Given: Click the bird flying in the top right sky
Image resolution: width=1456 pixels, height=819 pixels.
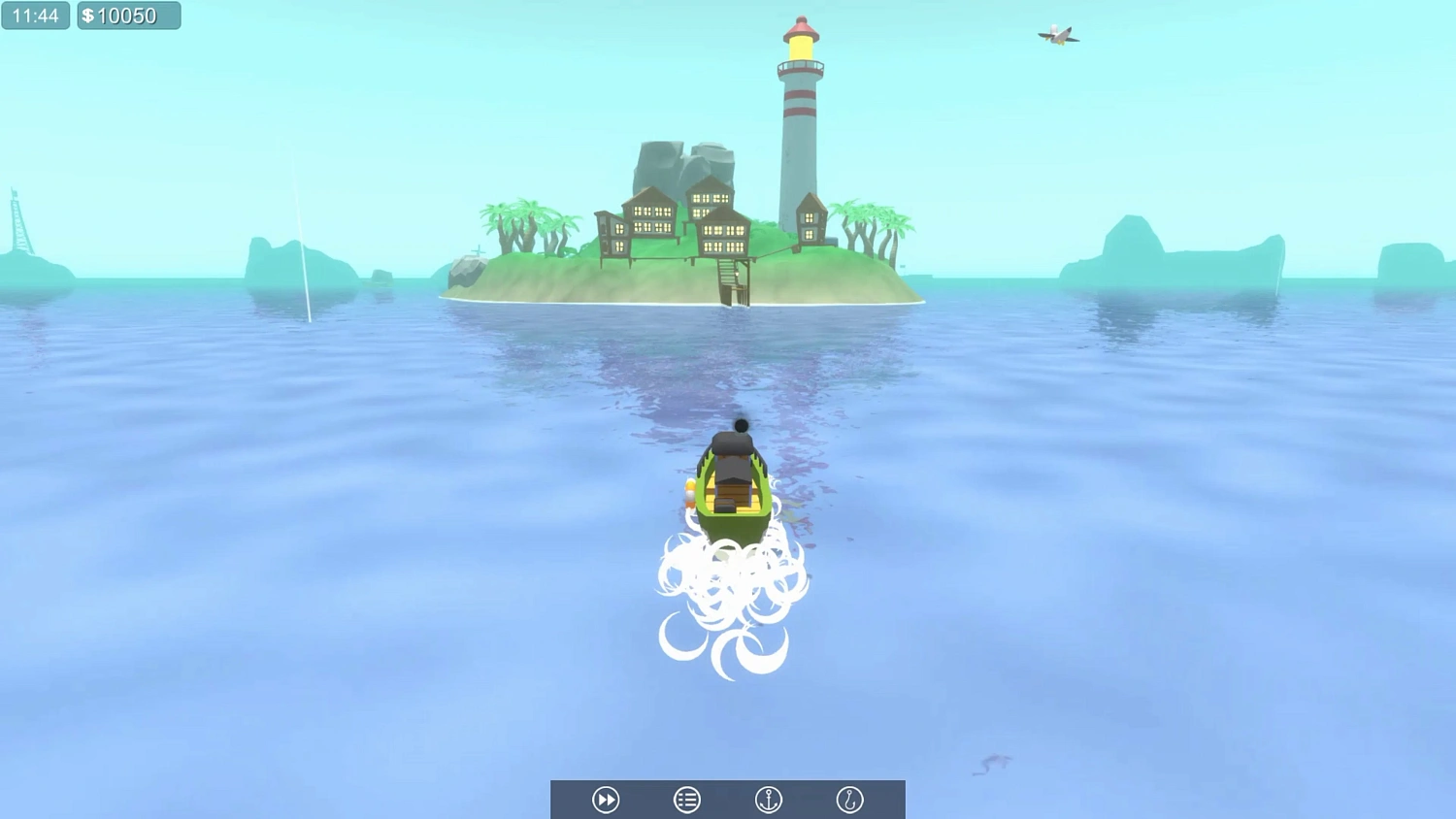Looking at the screenshot, I should click(1058, 34).
